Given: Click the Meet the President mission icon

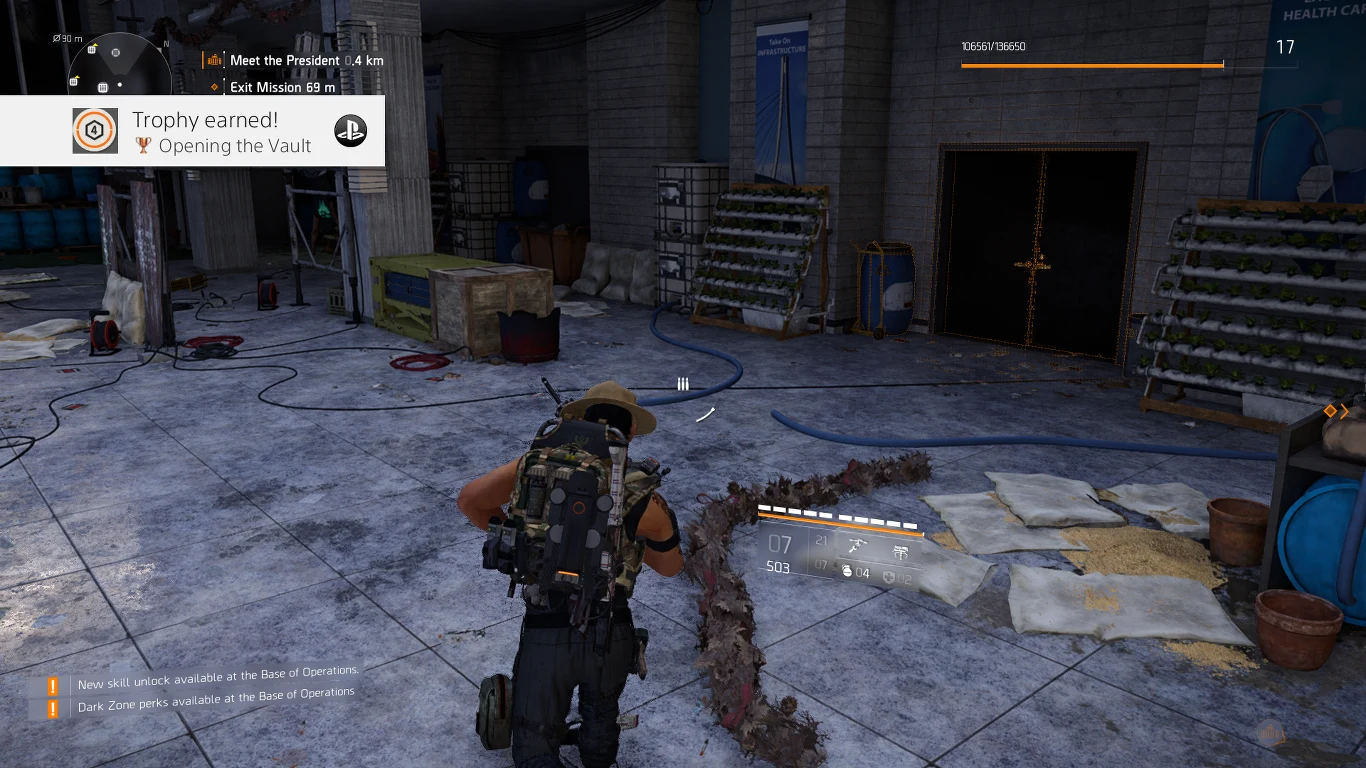Looking at the screenshot, I should 214,60.
